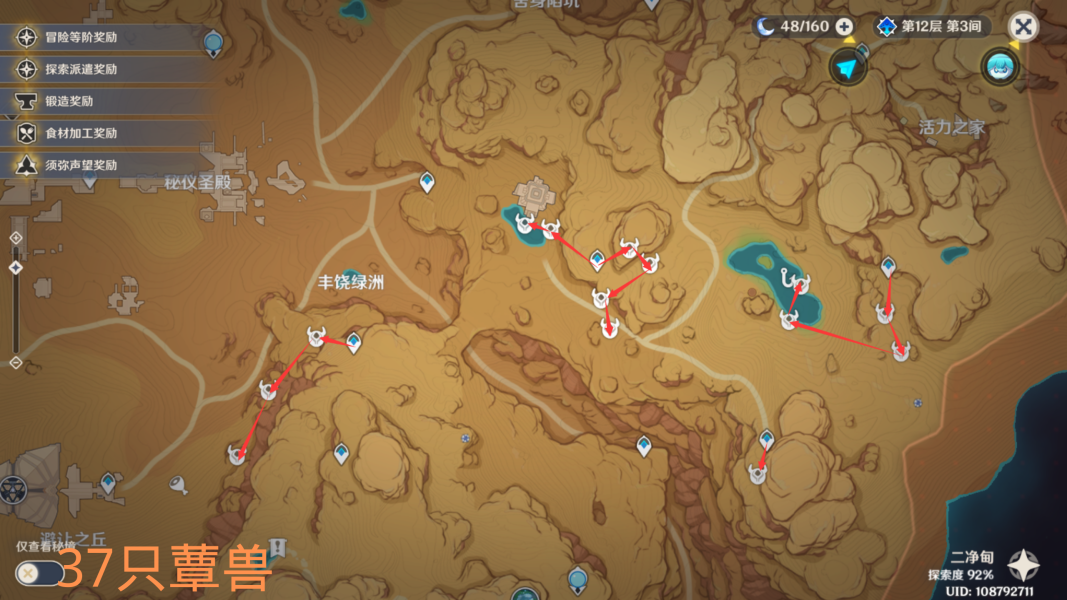Click the blue player arrow locator icon
This screenshot has height=600, width=1067.
847,67
